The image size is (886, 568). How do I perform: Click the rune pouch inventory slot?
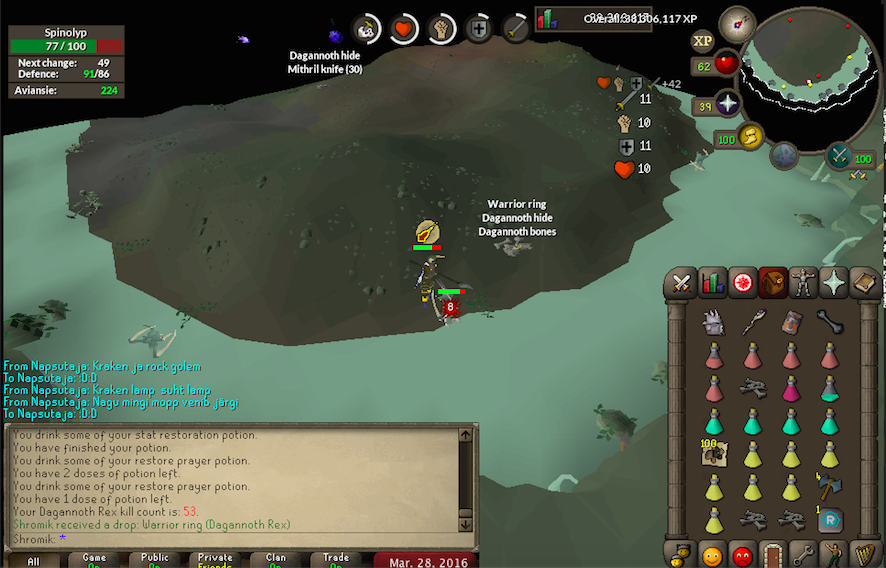tap(829, 520)
